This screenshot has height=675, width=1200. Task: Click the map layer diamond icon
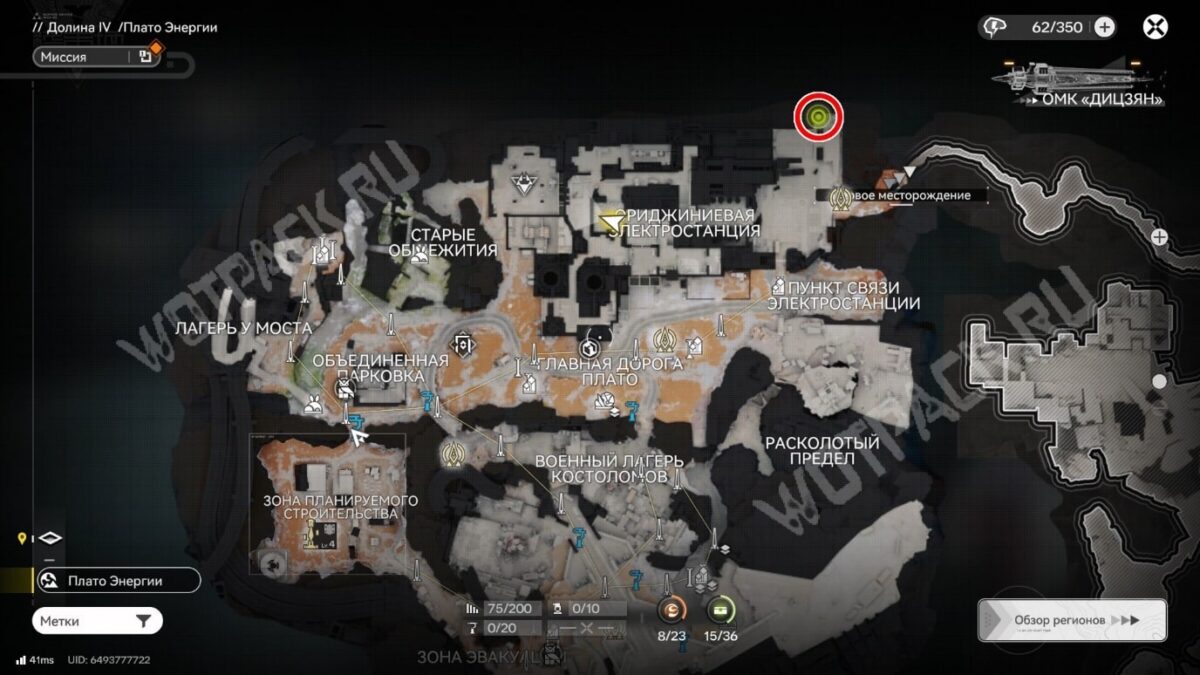click(50, 538)
